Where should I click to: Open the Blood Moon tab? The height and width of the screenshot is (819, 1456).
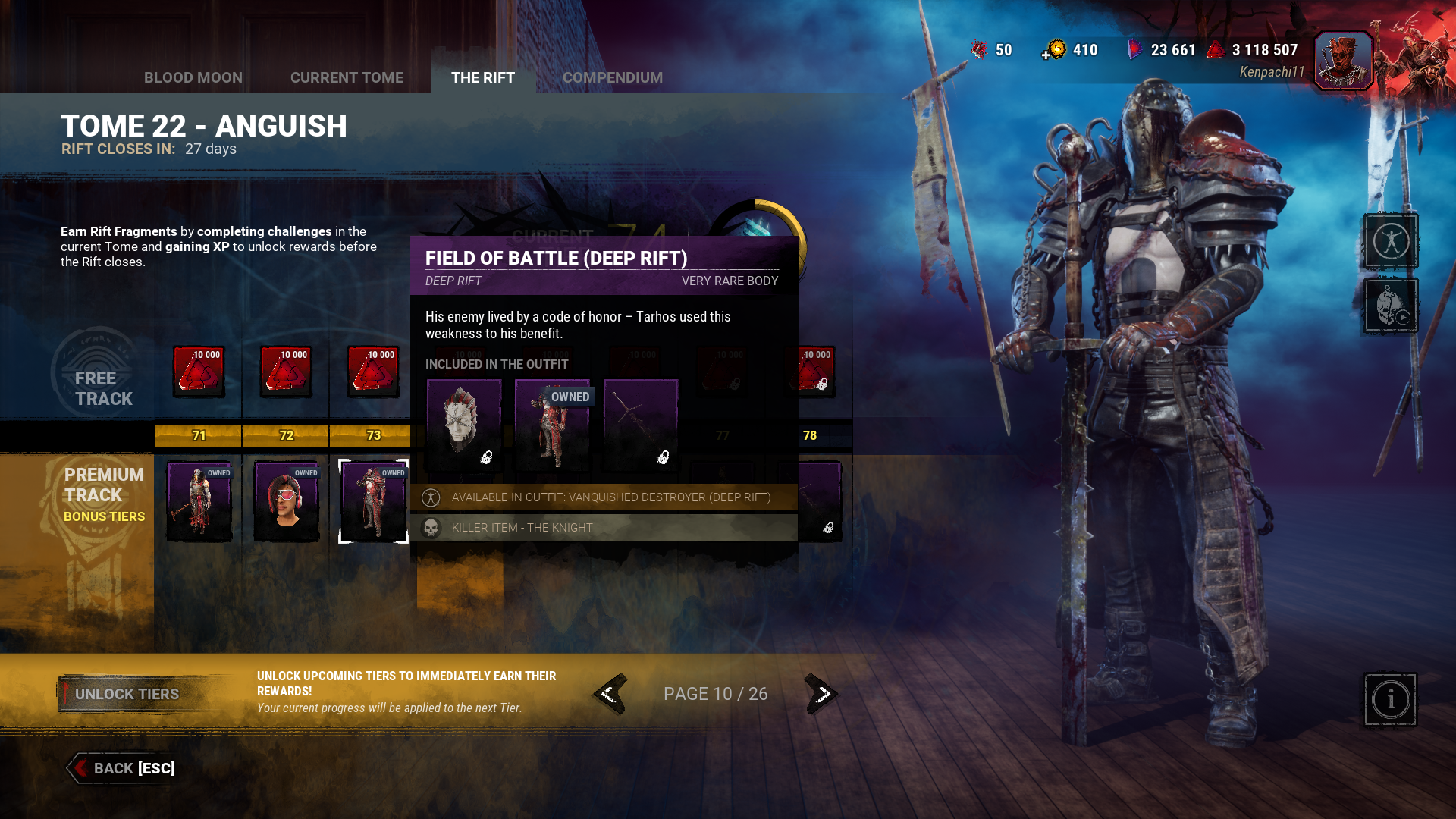pyautogui.click(x=193, y=77)
